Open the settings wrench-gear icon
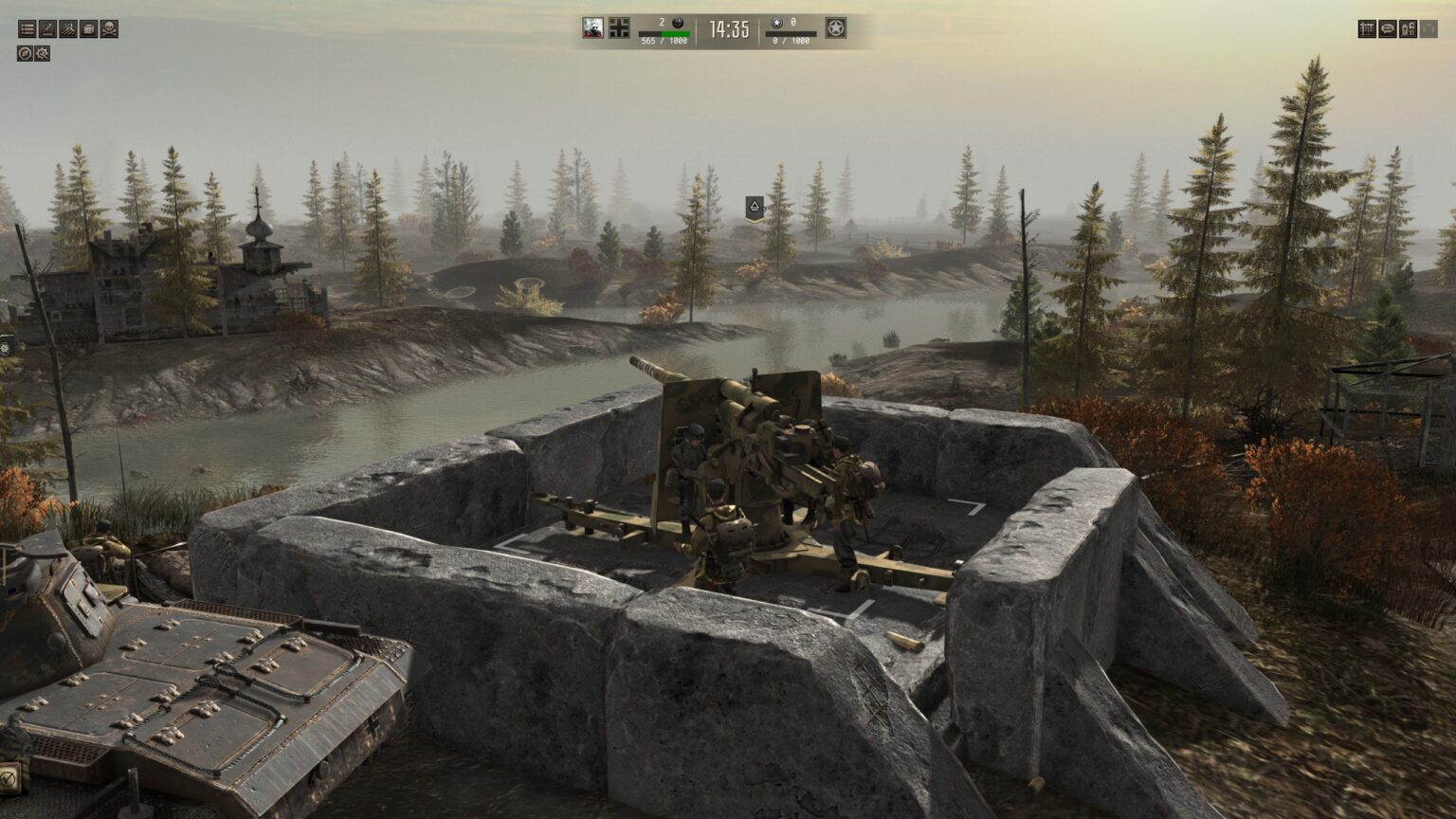This screenshot has height=819, width=1456. click(41, 54)
